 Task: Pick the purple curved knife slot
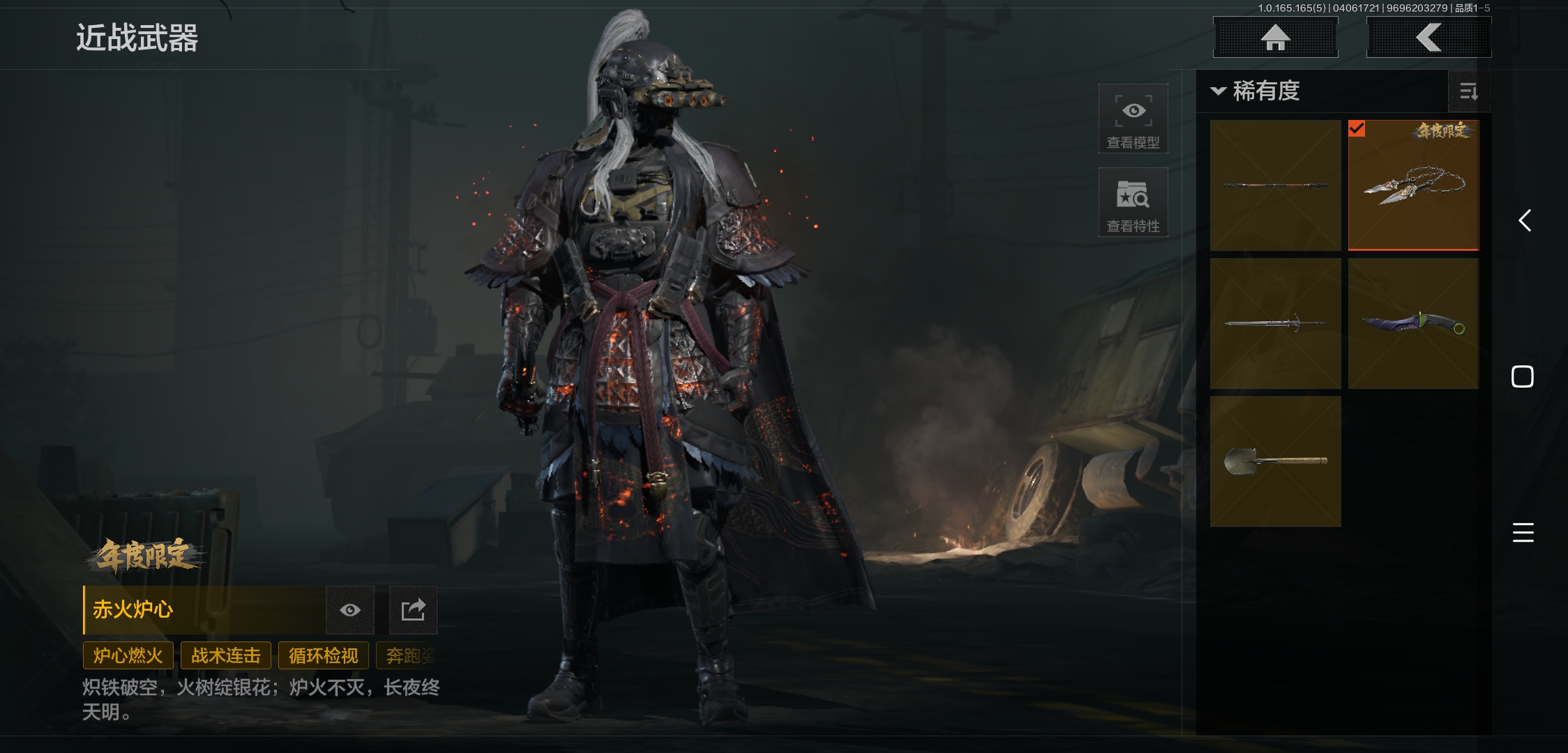tap(1413, 324)
